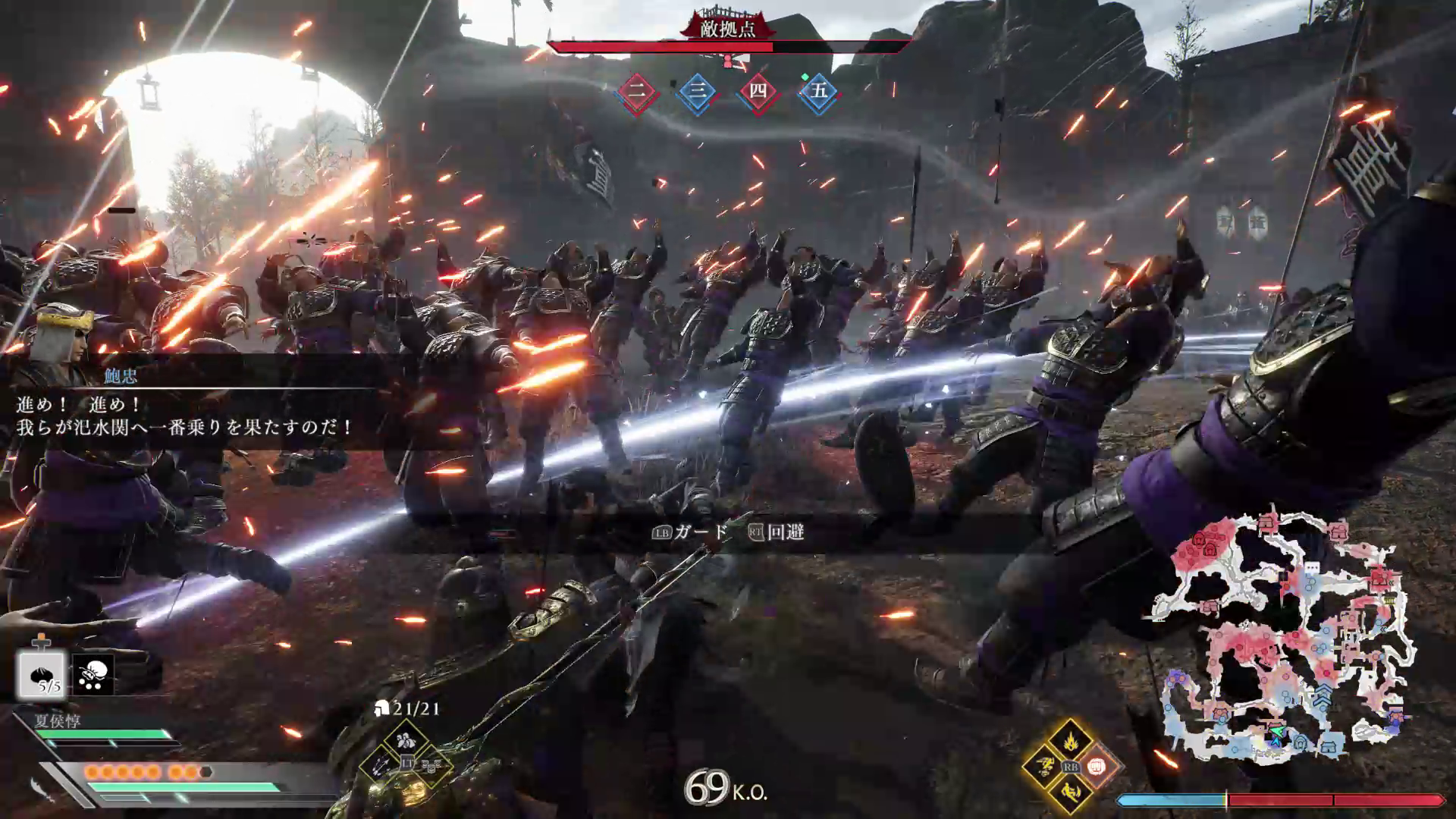Toggle the RT 回避 evade prompt
Image resolution: width=1456 pixels, height=819 pixels.
pyautogui.click(x=777, y=533)
